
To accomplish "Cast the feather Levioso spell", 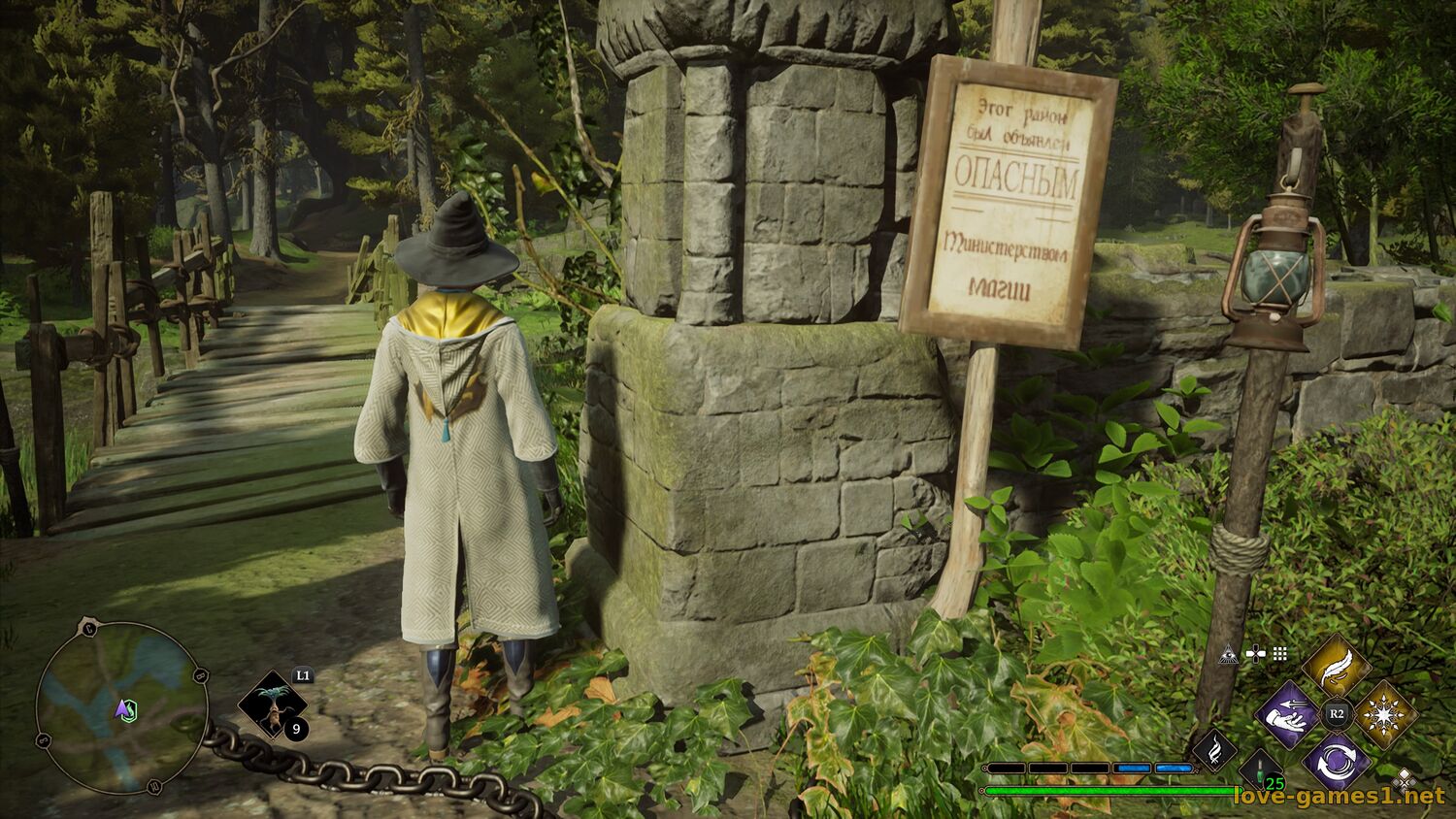I will click(1336, 667).
